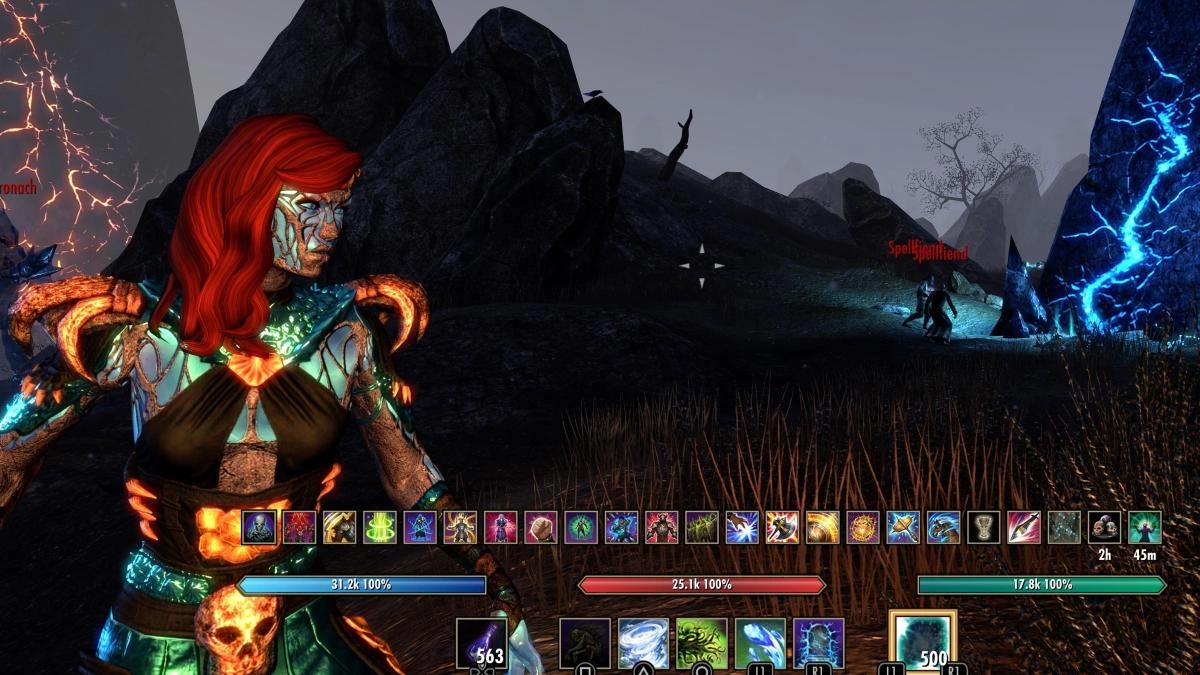
Task: Activate the blue ice shards ability
Action: click(760, 643)
